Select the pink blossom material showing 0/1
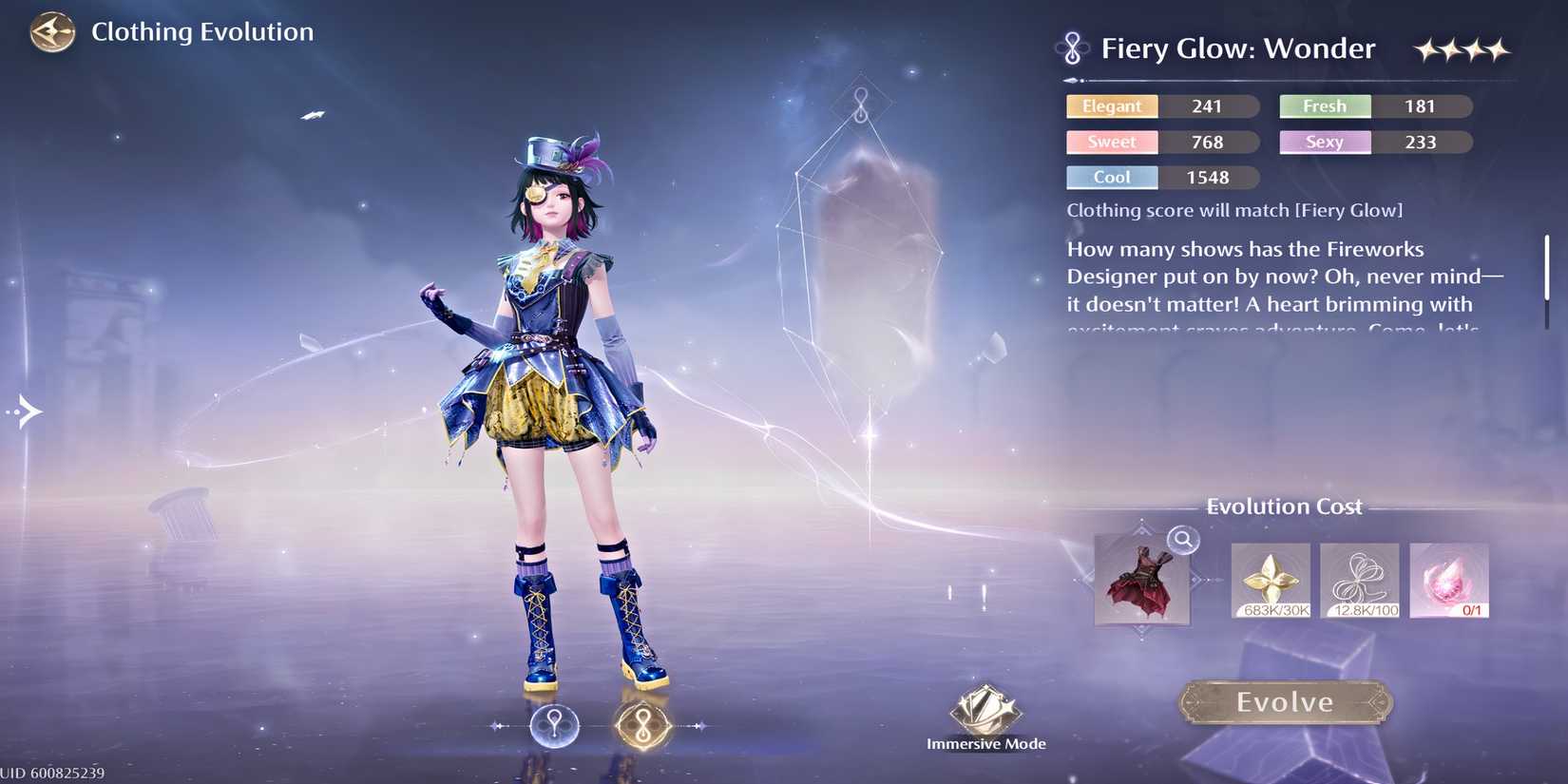Screen dimensions: 1568x784 [x=1448, y=580]
